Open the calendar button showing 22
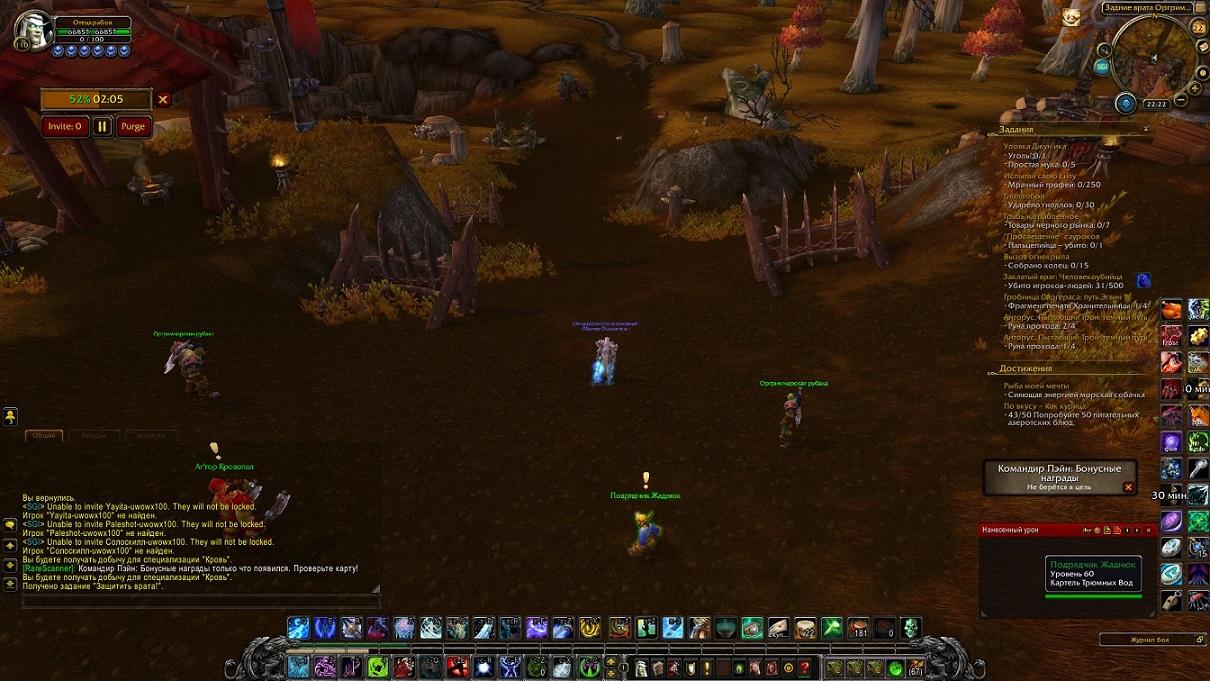 click(x=1199, y=27)
